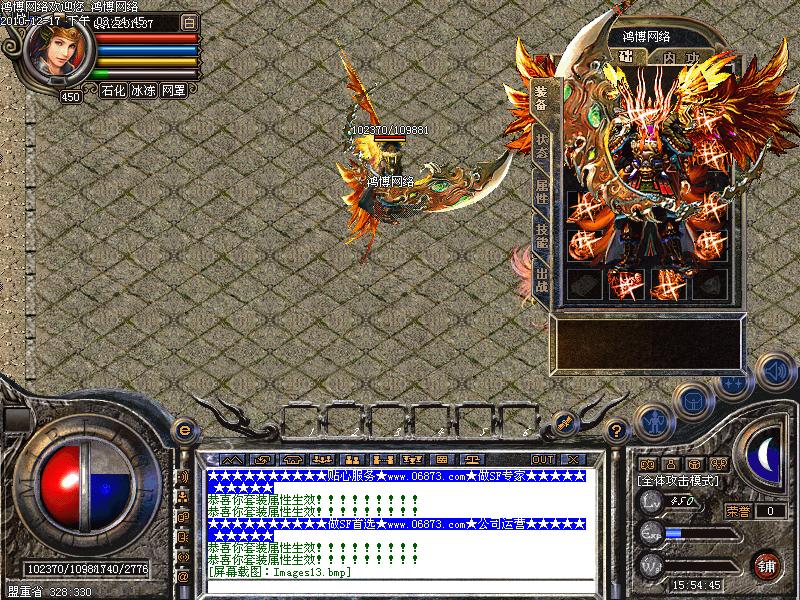Toggle sound with the speaker button
This screenshot has height=600, width=800.
[772, 371]
